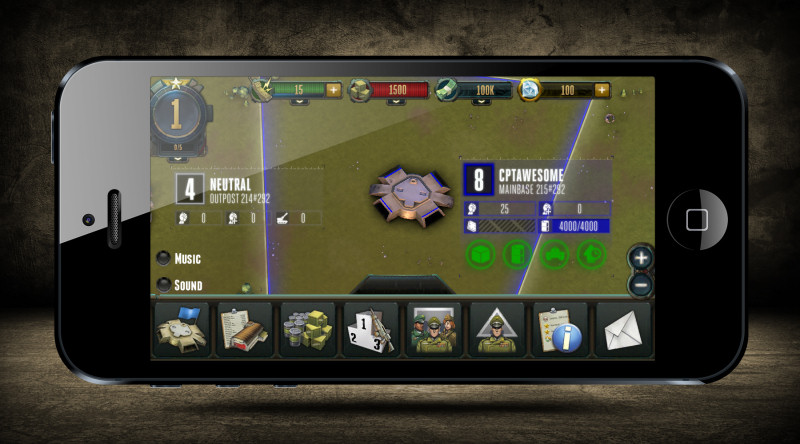This screenshot has width=800, height=444.
Task: Open the base with blue flag menu
Action: point(181,329)
